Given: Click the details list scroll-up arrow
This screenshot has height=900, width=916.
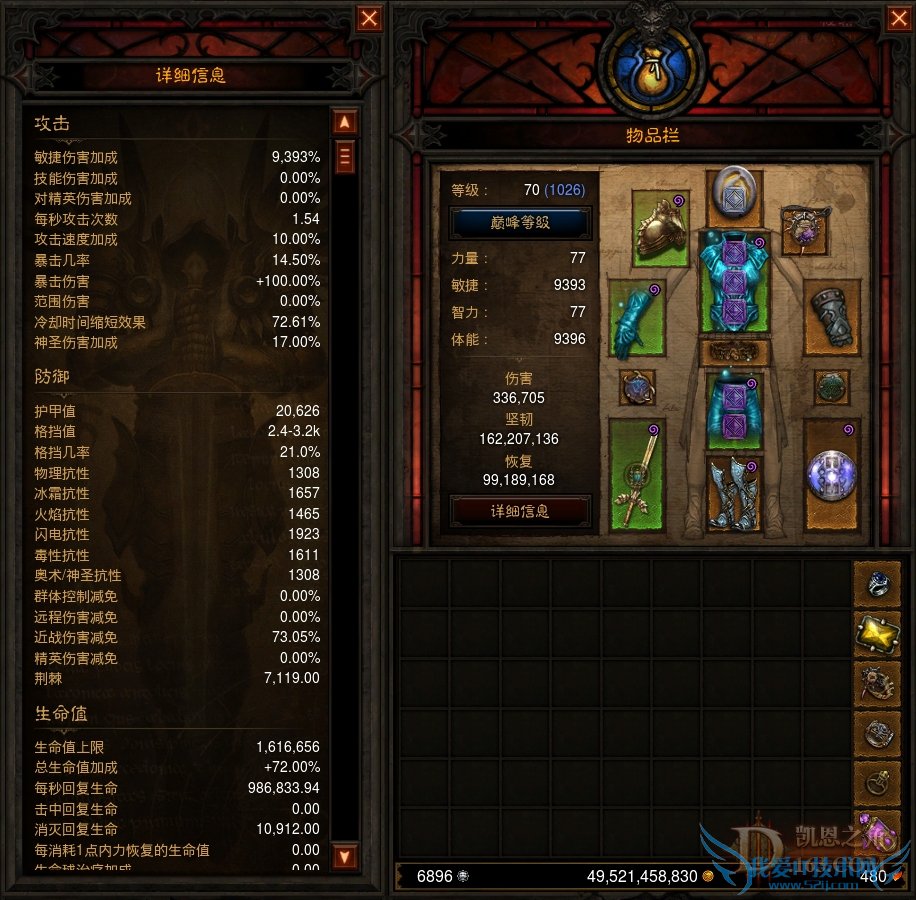Looking at the screenshot, I should [345, 122].
